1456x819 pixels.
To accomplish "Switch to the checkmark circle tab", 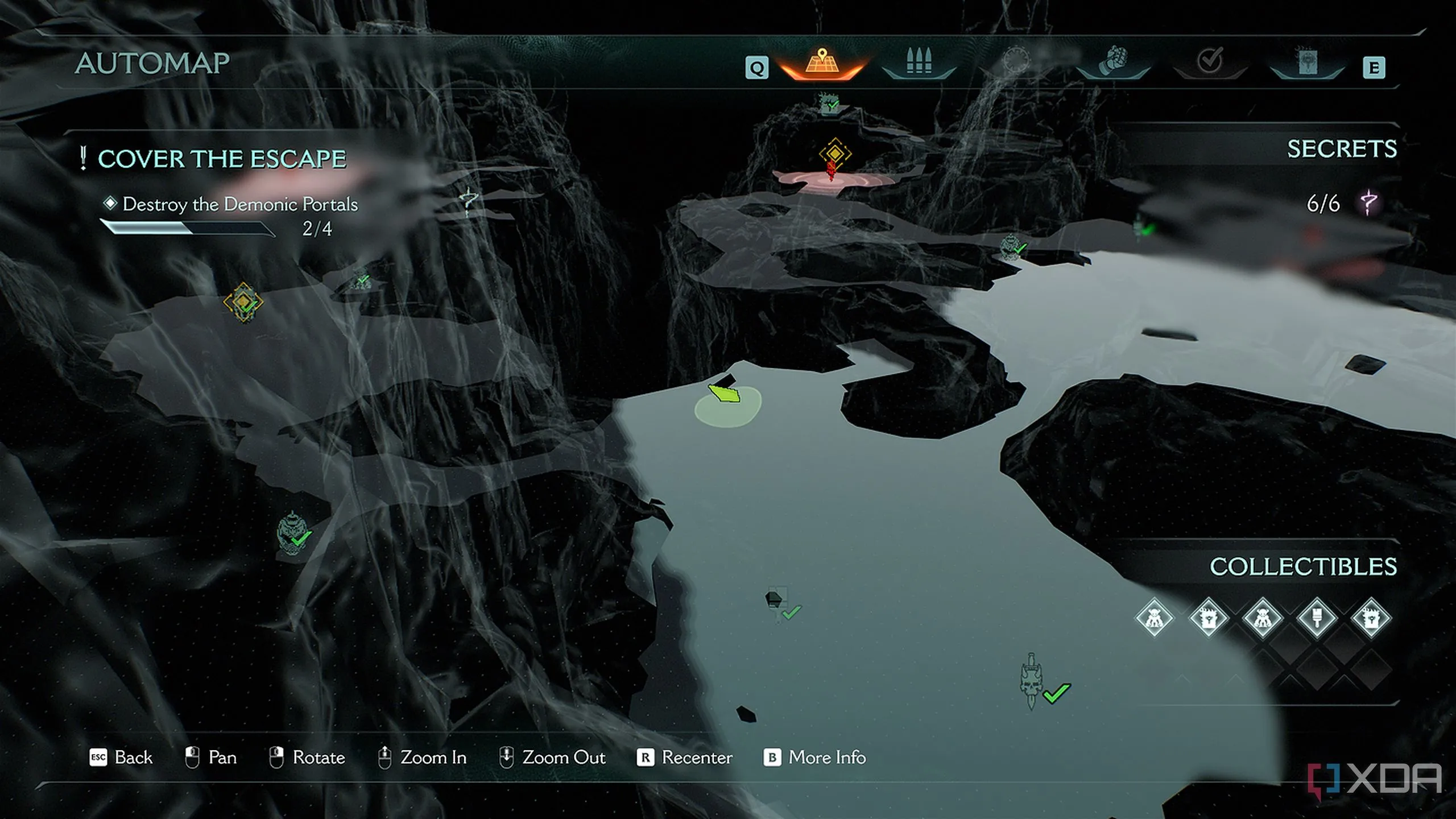I will click(1210, 61).
